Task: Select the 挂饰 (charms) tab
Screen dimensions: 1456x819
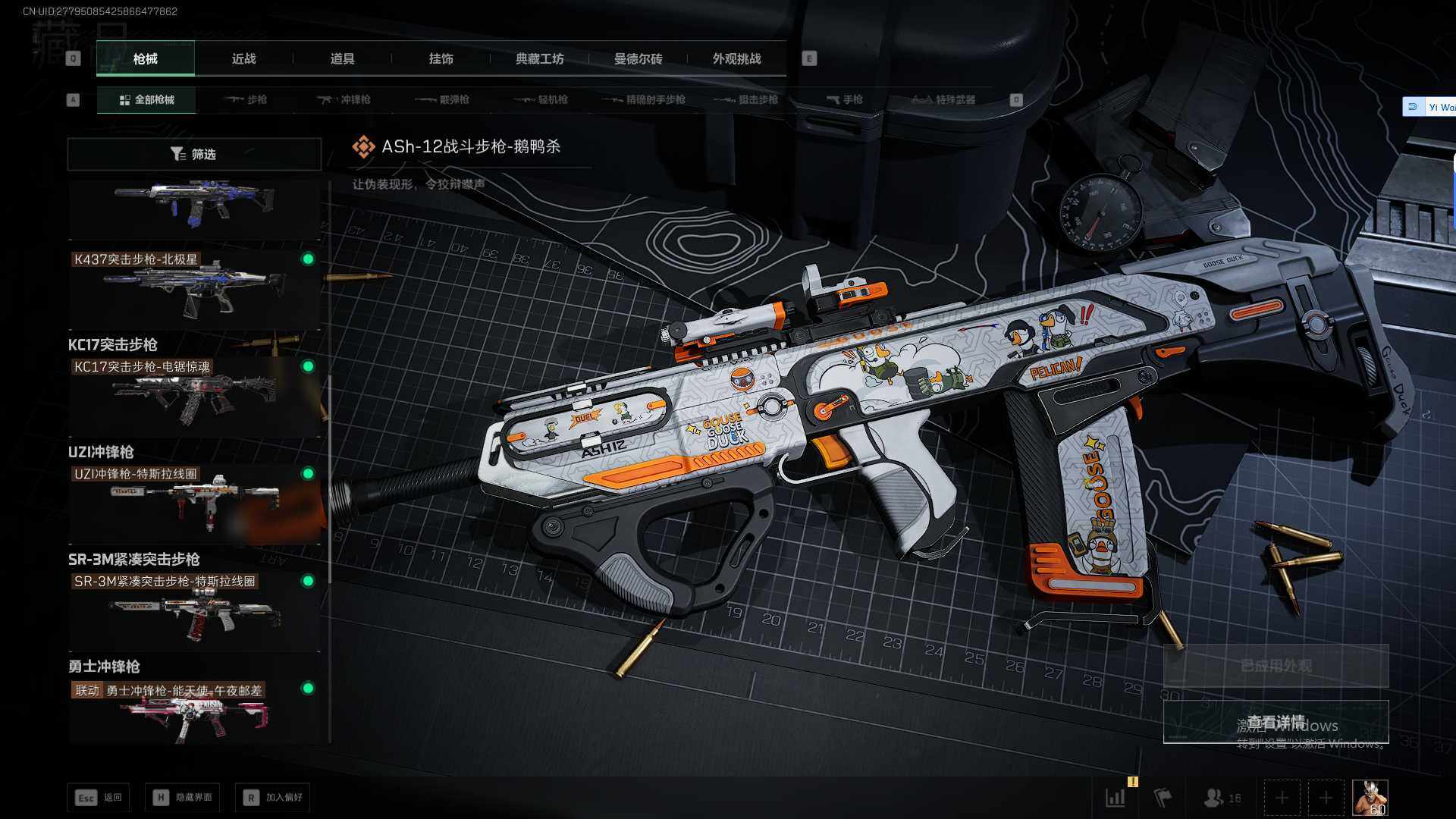Action: pos(441,58)
